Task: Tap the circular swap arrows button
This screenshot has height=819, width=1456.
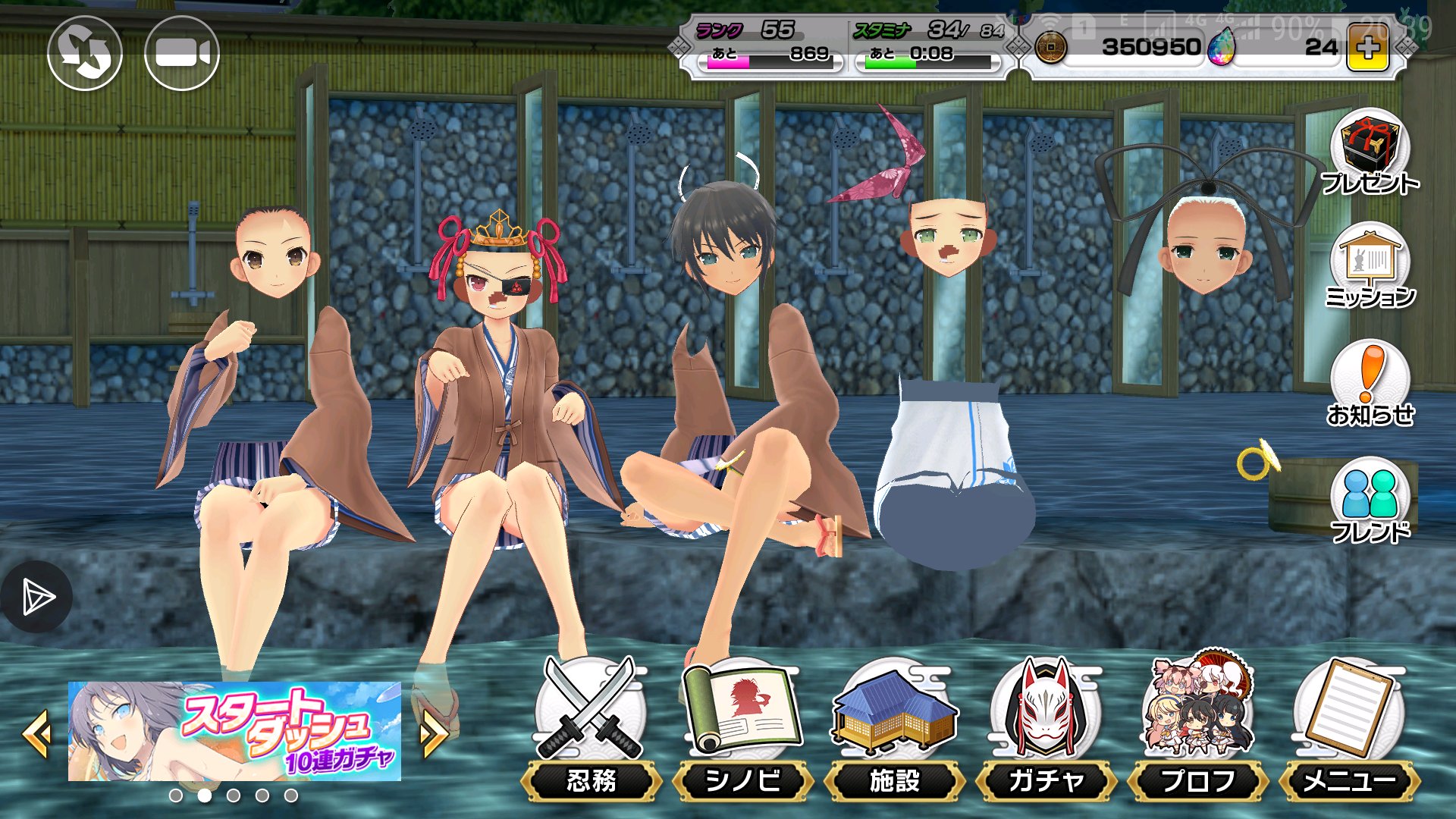Action: [x=85, y=53]
